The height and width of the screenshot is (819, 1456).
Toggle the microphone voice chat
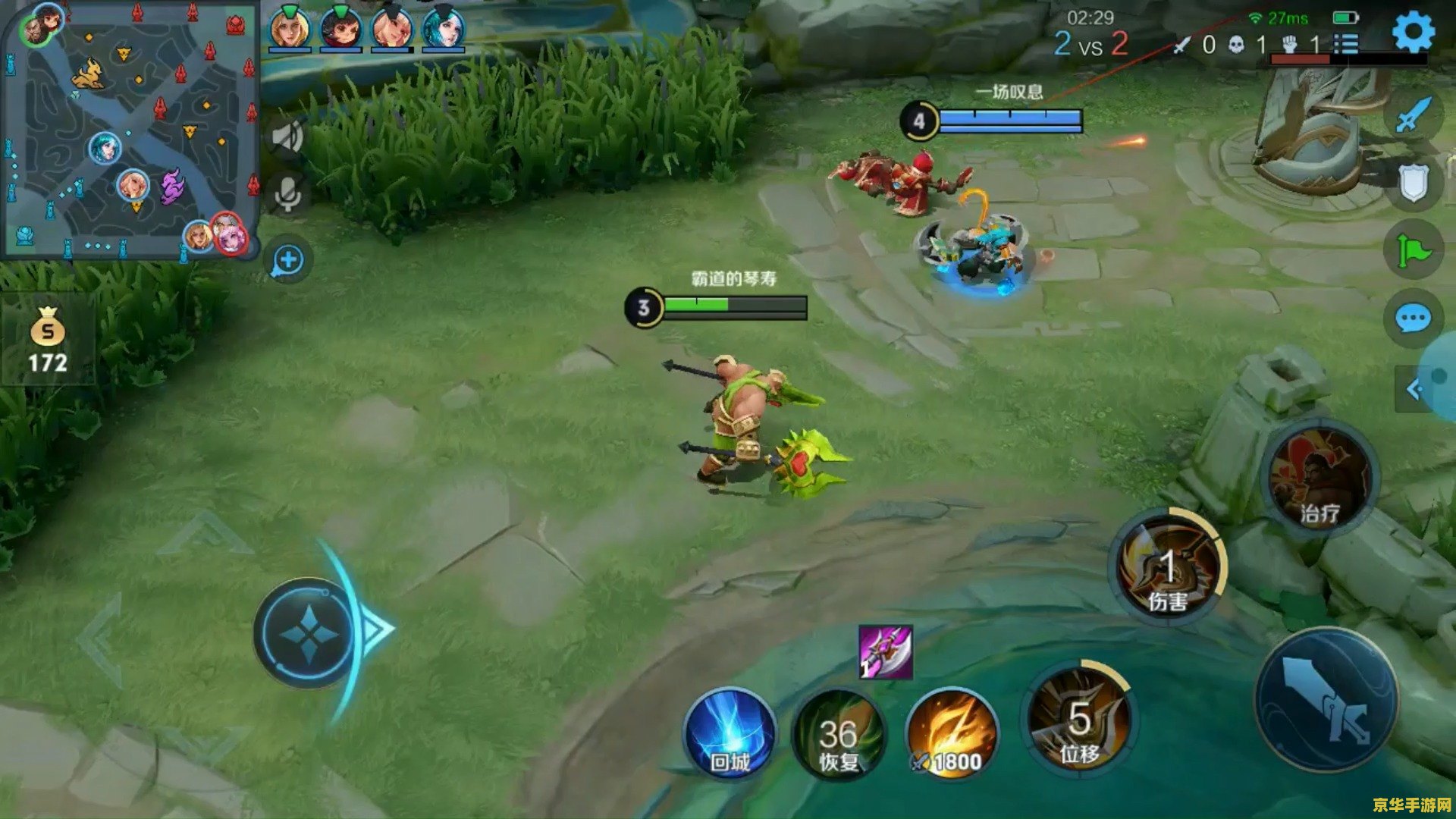287,195
